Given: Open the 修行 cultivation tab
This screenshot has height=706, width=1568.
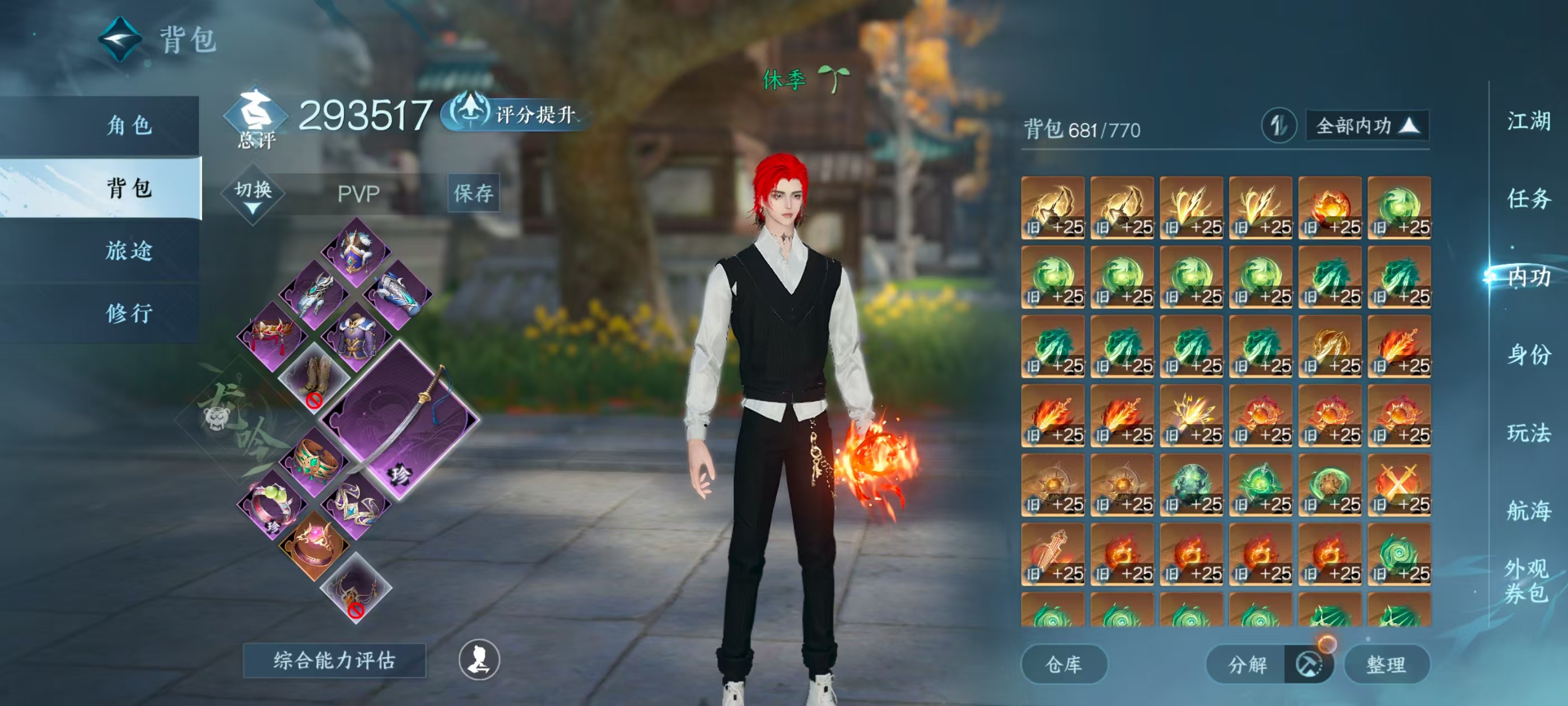Looking at the screenshot, I should pos(129,313).
